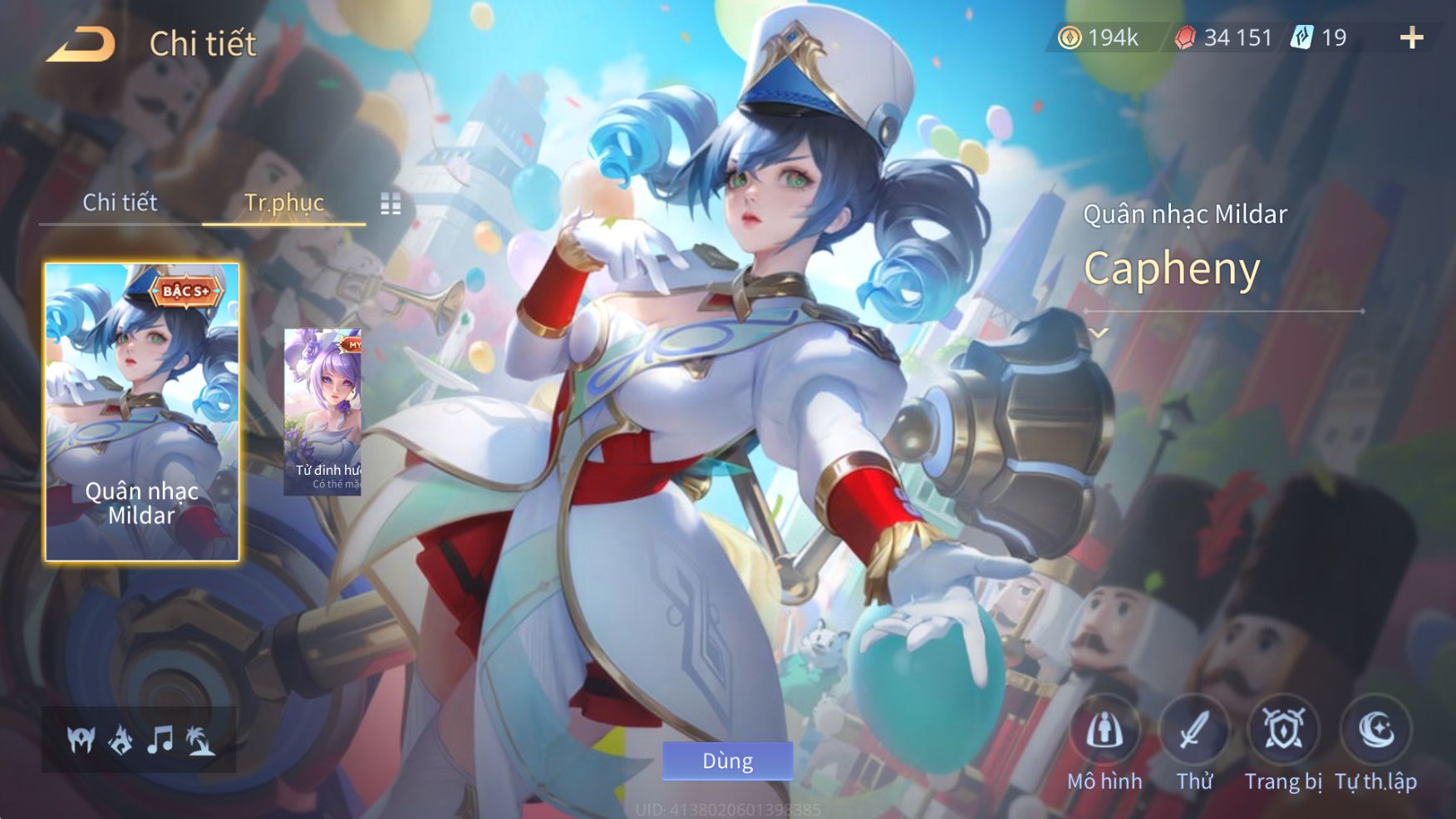Open the Trang bị equipment menu
The height and width of the screenshot is (819, 1456).
click(x=1283, y=732)
